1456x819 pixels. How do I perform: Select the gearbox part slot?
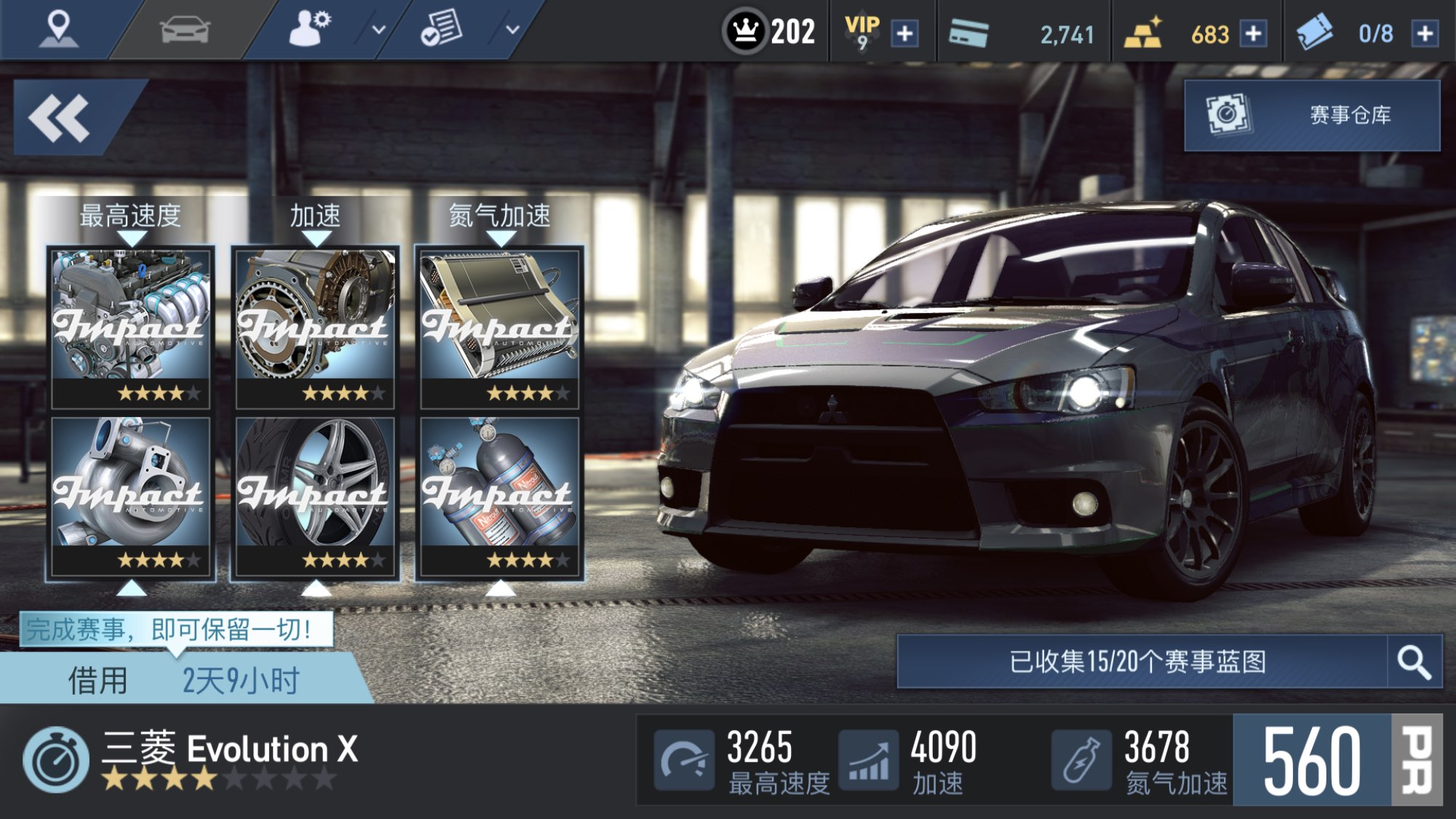[x=315, y=327]
